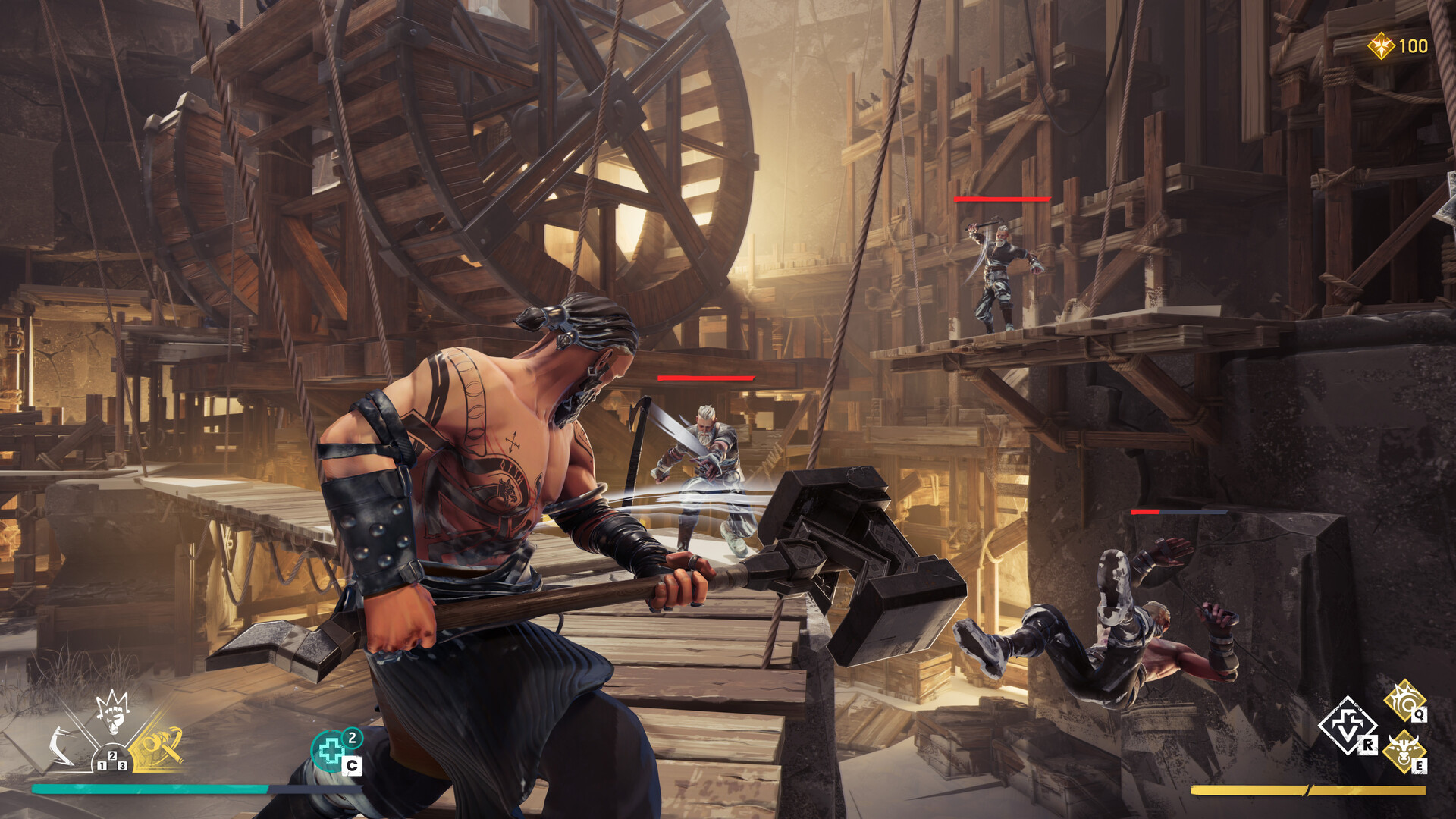Select the crowned fist weapon slot

113,713
